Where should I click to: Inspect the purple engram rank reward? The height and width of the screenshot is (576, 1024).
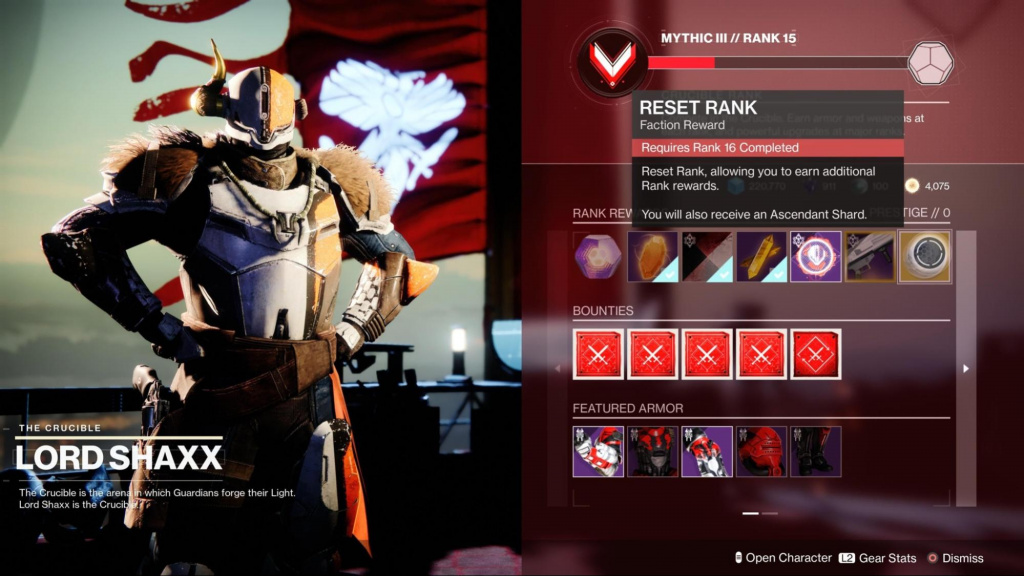pyautogui.click(x=598, y=257)
